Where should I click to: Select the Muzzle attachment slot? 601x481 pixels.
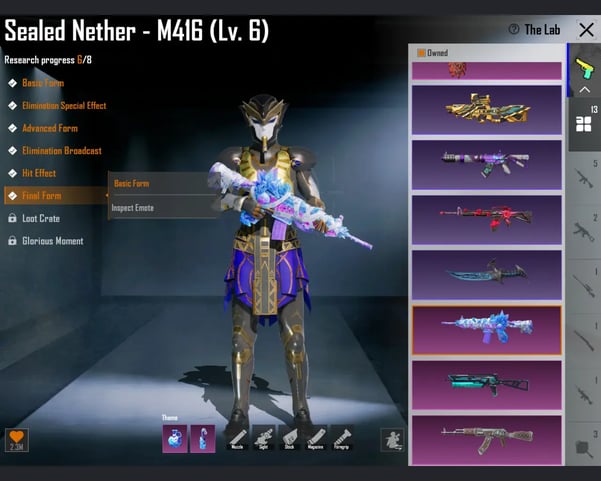(236, 438)
